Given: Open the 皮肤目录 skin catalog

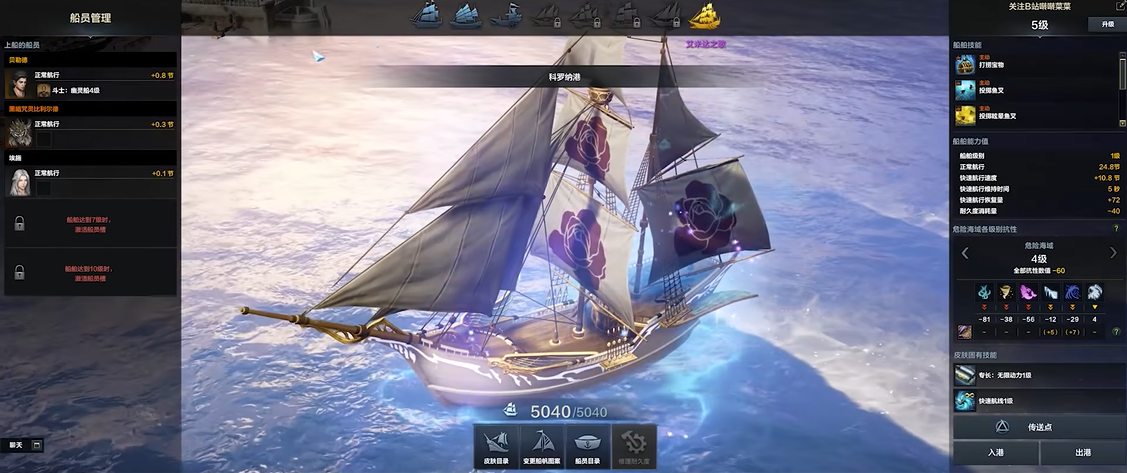Looking at the screenshot, I should tap(496, 447).
